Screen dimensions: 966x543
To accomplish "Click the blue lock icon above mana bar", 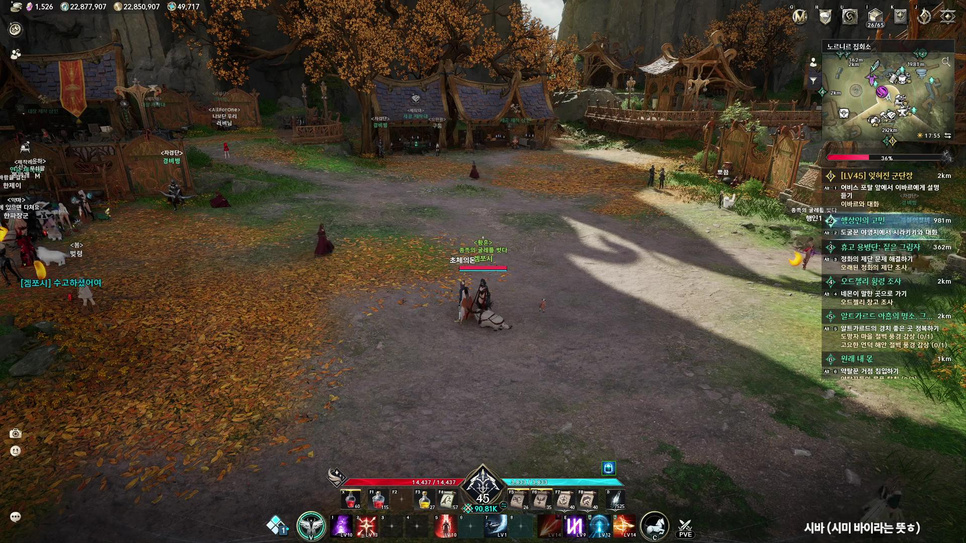I will [608, 468].
